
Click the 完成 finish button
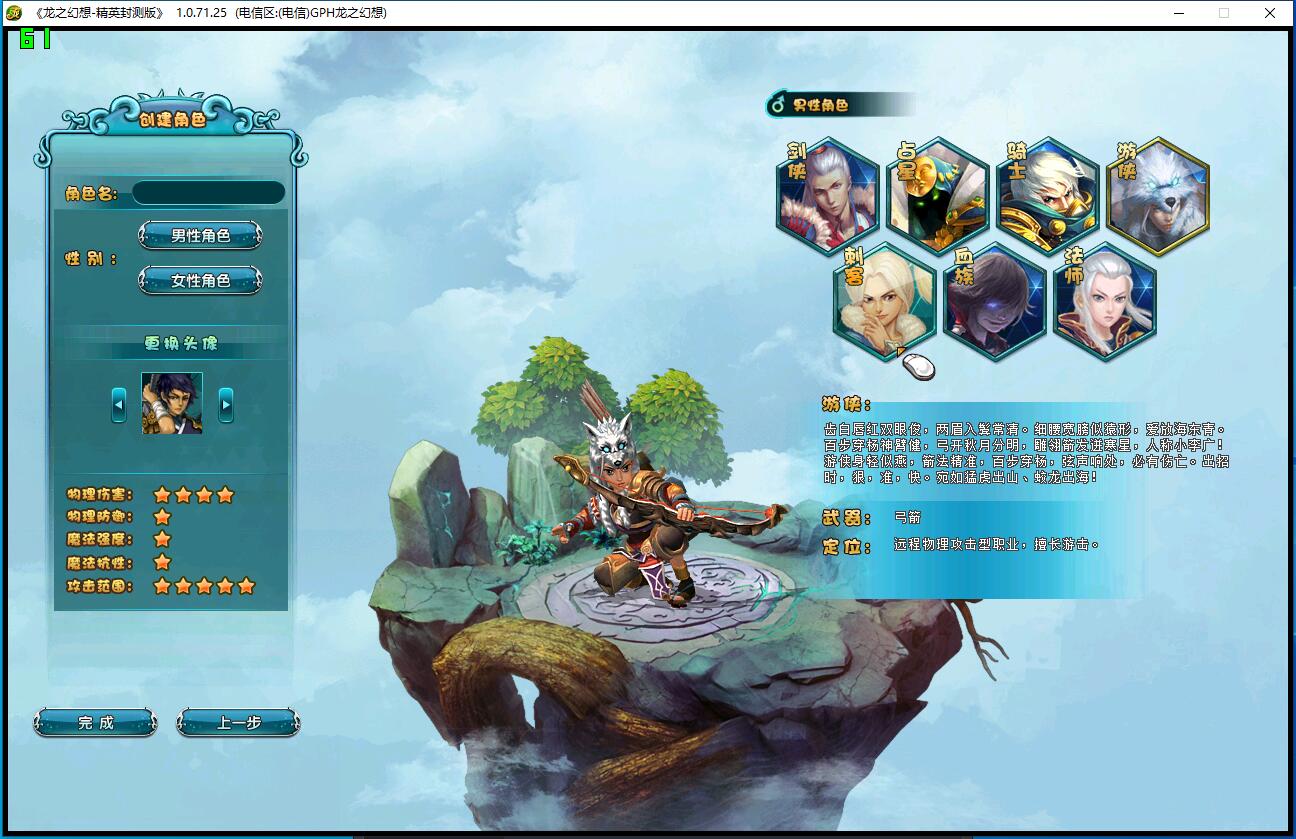tap(96, 722)
